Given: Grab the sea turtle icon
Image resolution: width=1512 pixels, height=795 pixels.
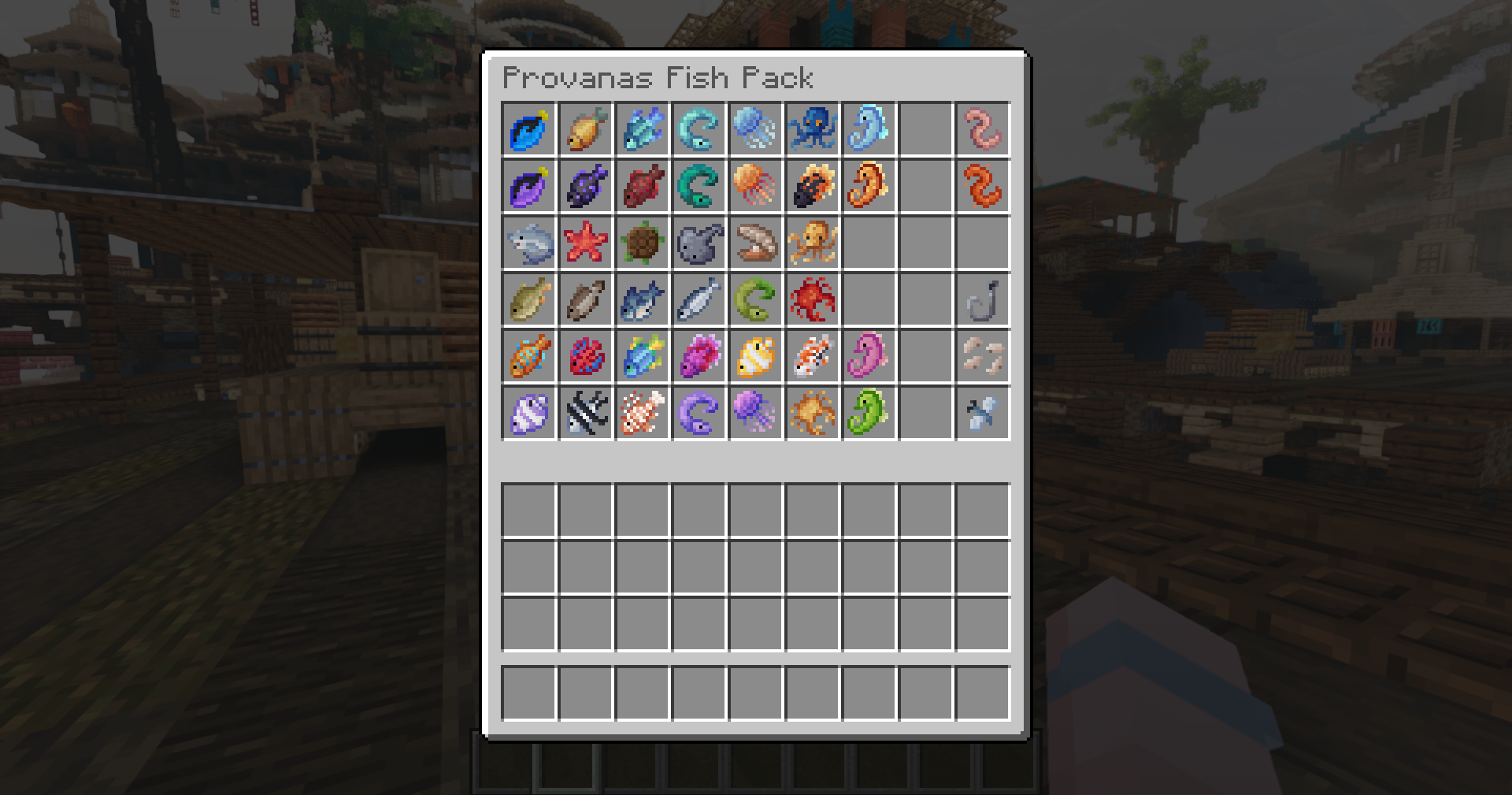Looking at the screenshot, I should coord(642,243).
